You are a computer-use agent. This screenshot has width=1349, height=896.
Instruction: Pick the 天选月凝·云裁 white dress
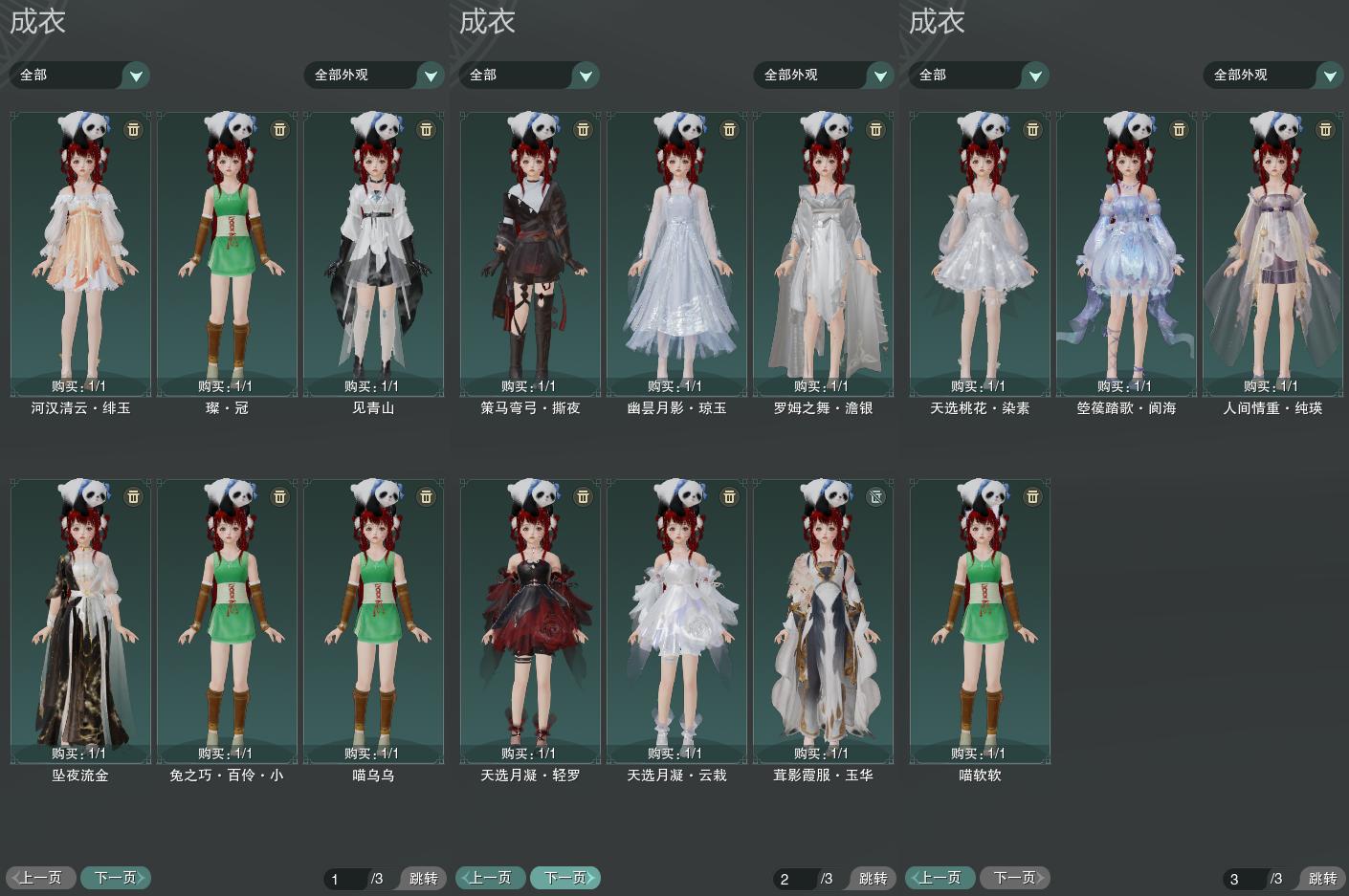(676, 622)
